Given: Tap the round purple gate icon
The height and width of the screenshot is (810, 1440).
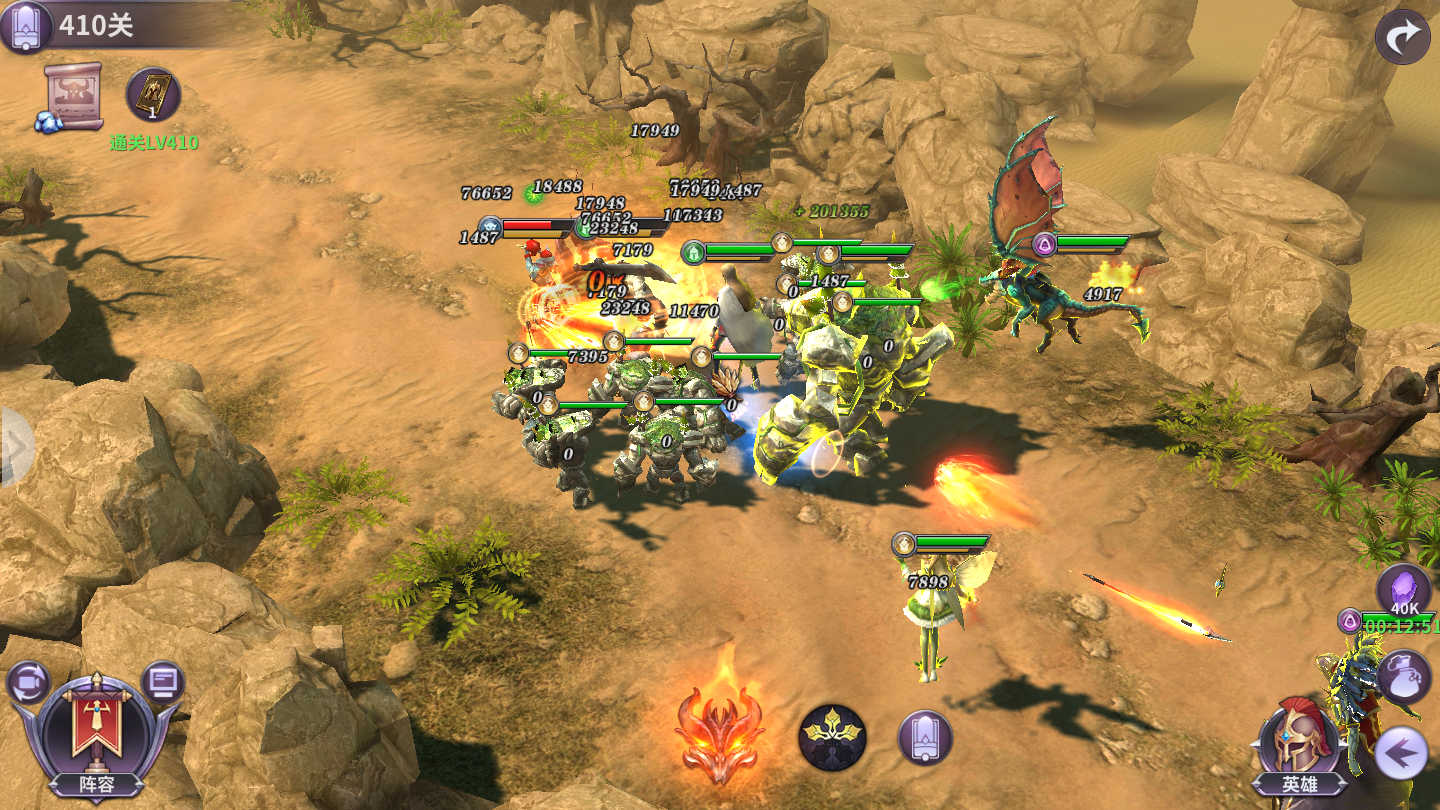Looking at the screenshot, I should pos(924,738).
